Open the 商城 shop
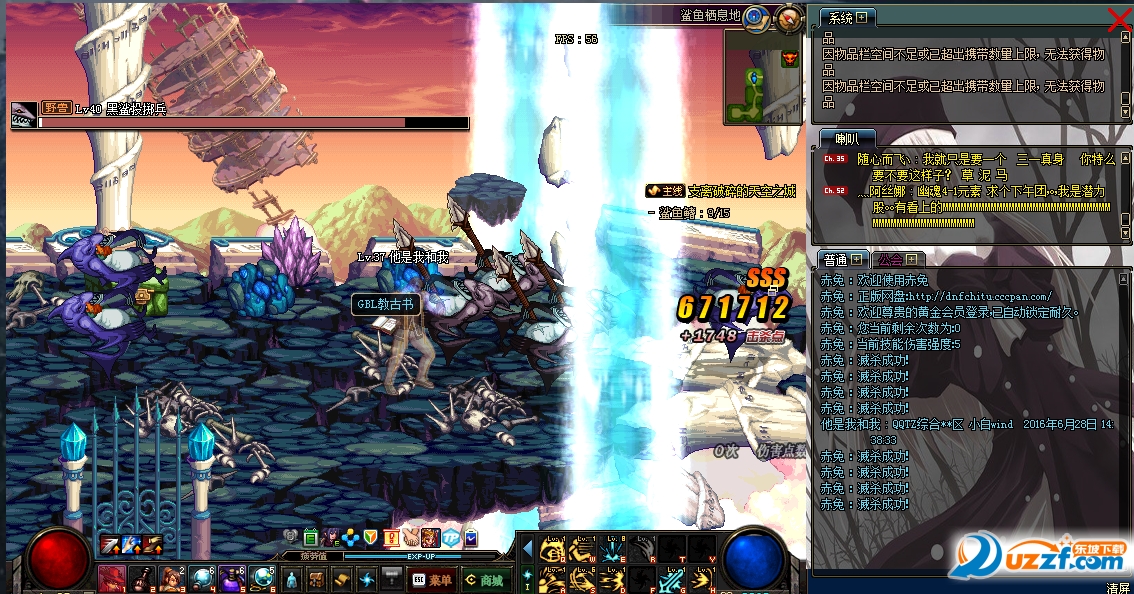The width and height of the screenshot is (1134, 594). pyautogui.click(x=484, y=579)
